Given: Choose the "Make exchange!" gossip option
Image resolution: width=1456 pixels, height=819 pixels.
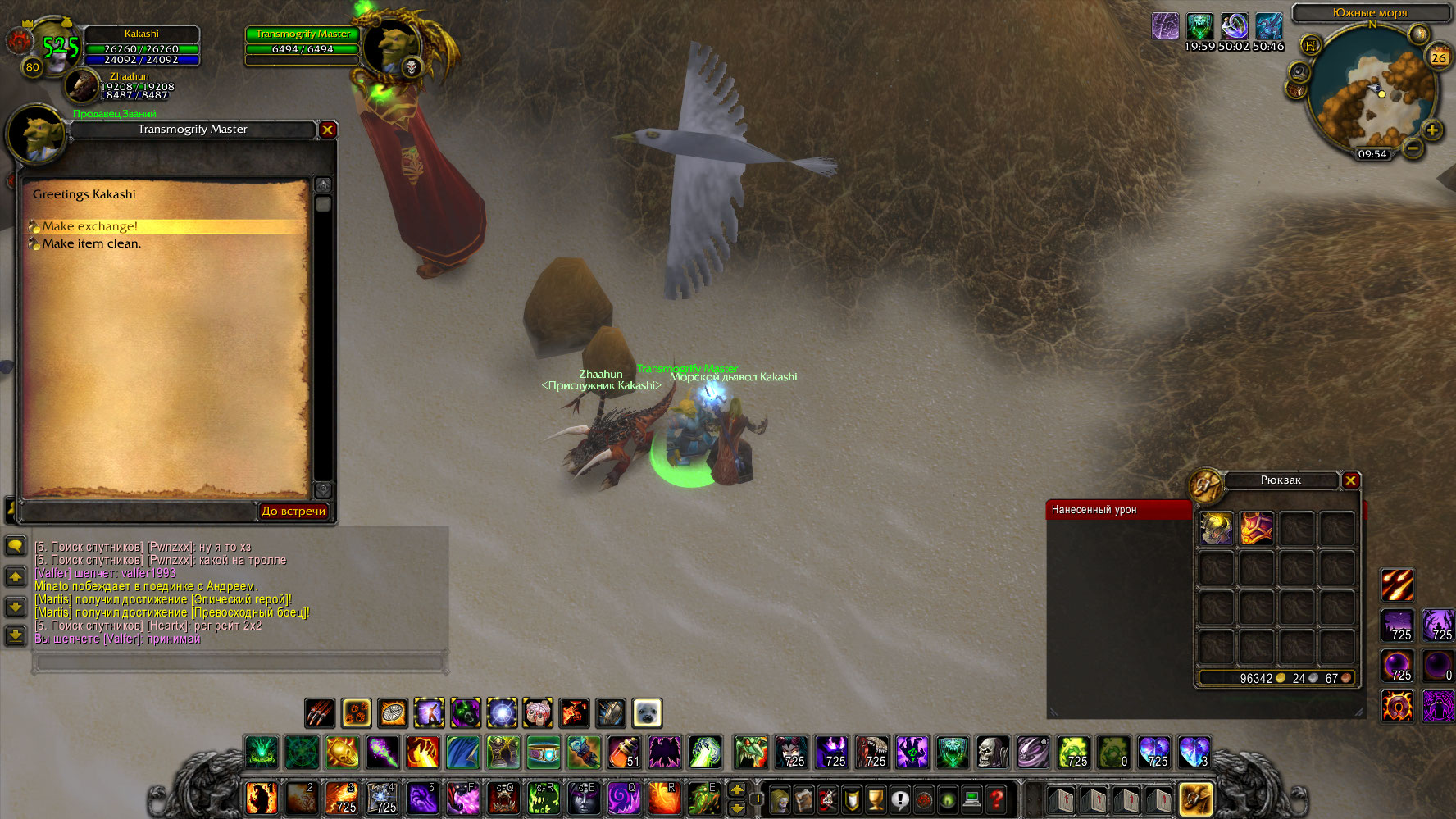Looking at the screenshot, I should pos(90,226).
